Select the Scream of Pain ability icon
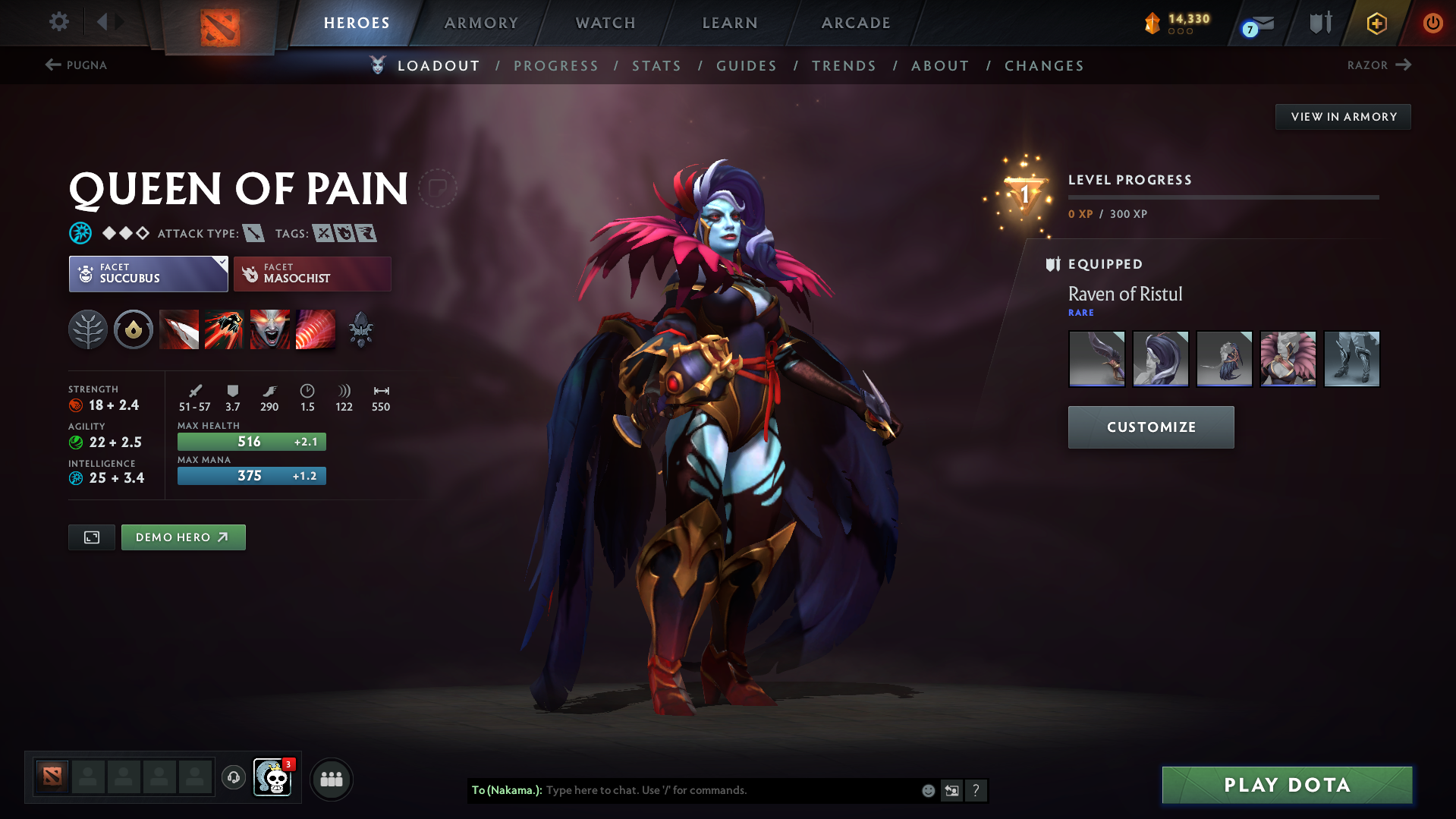The height and width of the screenshot is (819, 1456). click(x=269, y=329)
